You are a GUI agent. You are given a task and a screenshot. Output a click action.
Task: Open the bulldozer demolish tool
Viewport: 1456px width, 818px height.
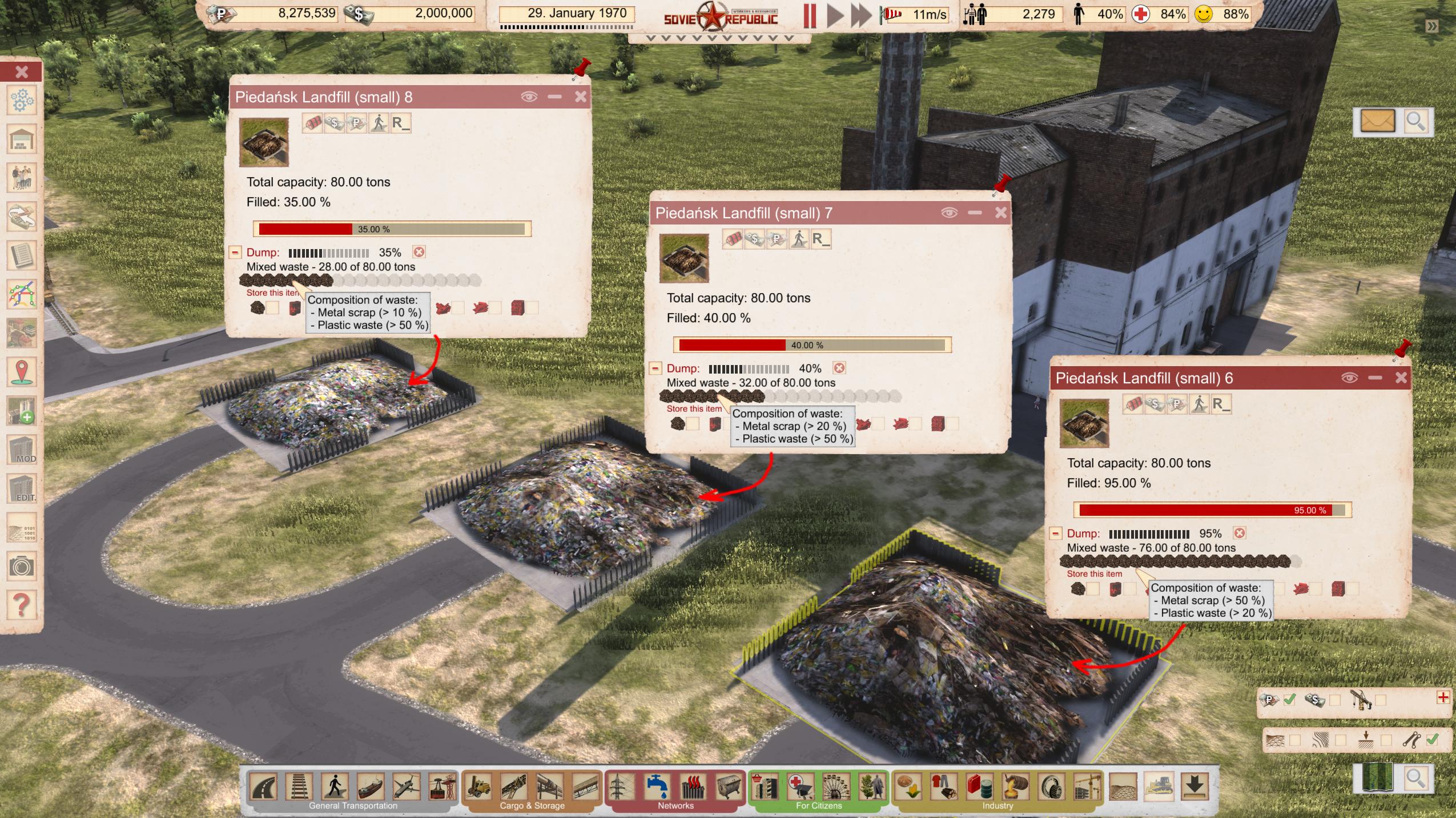(x=1159, y=787)
